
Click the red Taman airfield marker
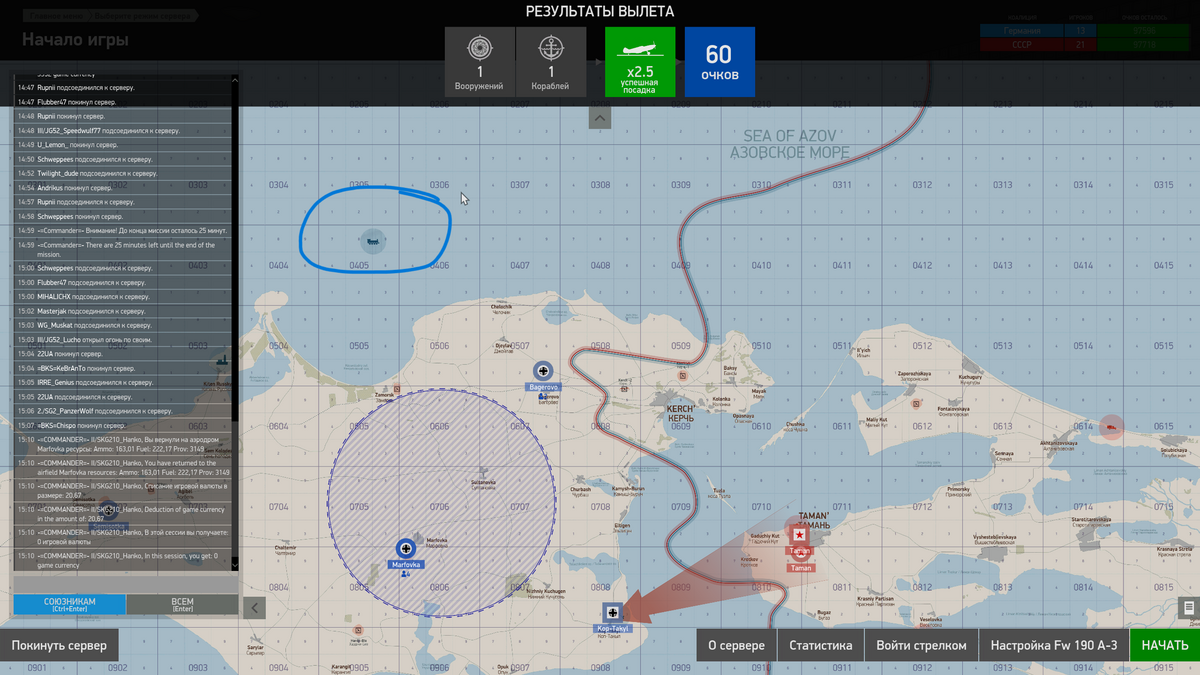click(799, 535)
